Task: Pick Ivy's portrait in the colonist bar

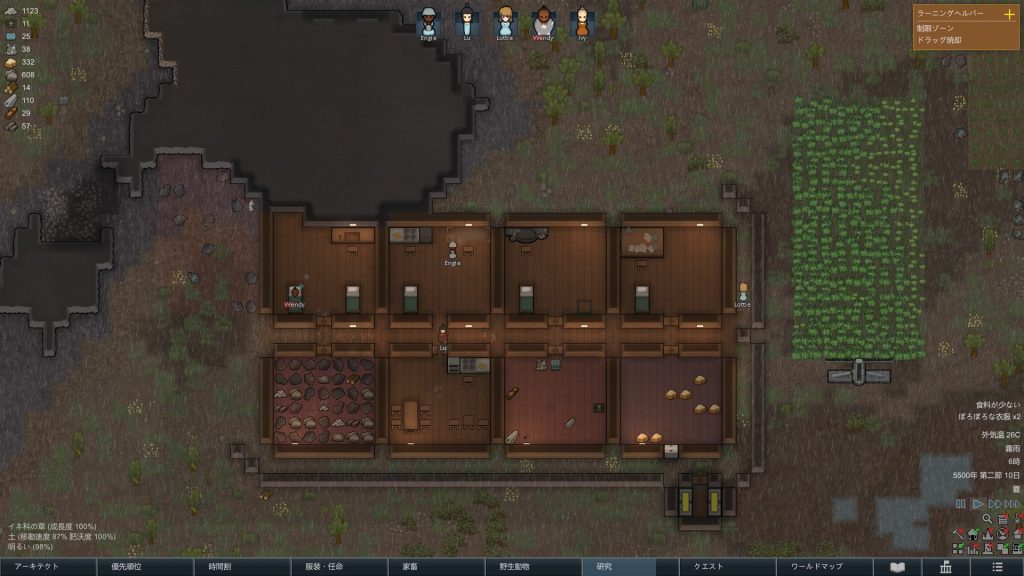Action: [580, 22]
